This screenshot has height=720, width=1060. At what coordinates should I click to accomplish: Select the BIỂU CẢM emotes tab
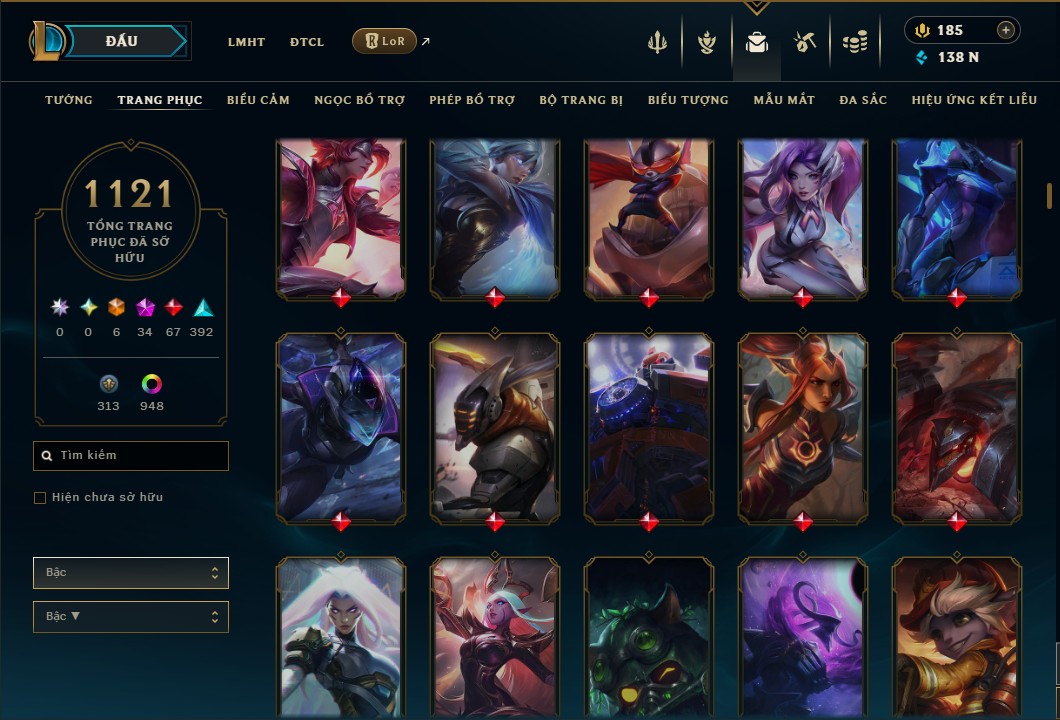click(258, 100)
